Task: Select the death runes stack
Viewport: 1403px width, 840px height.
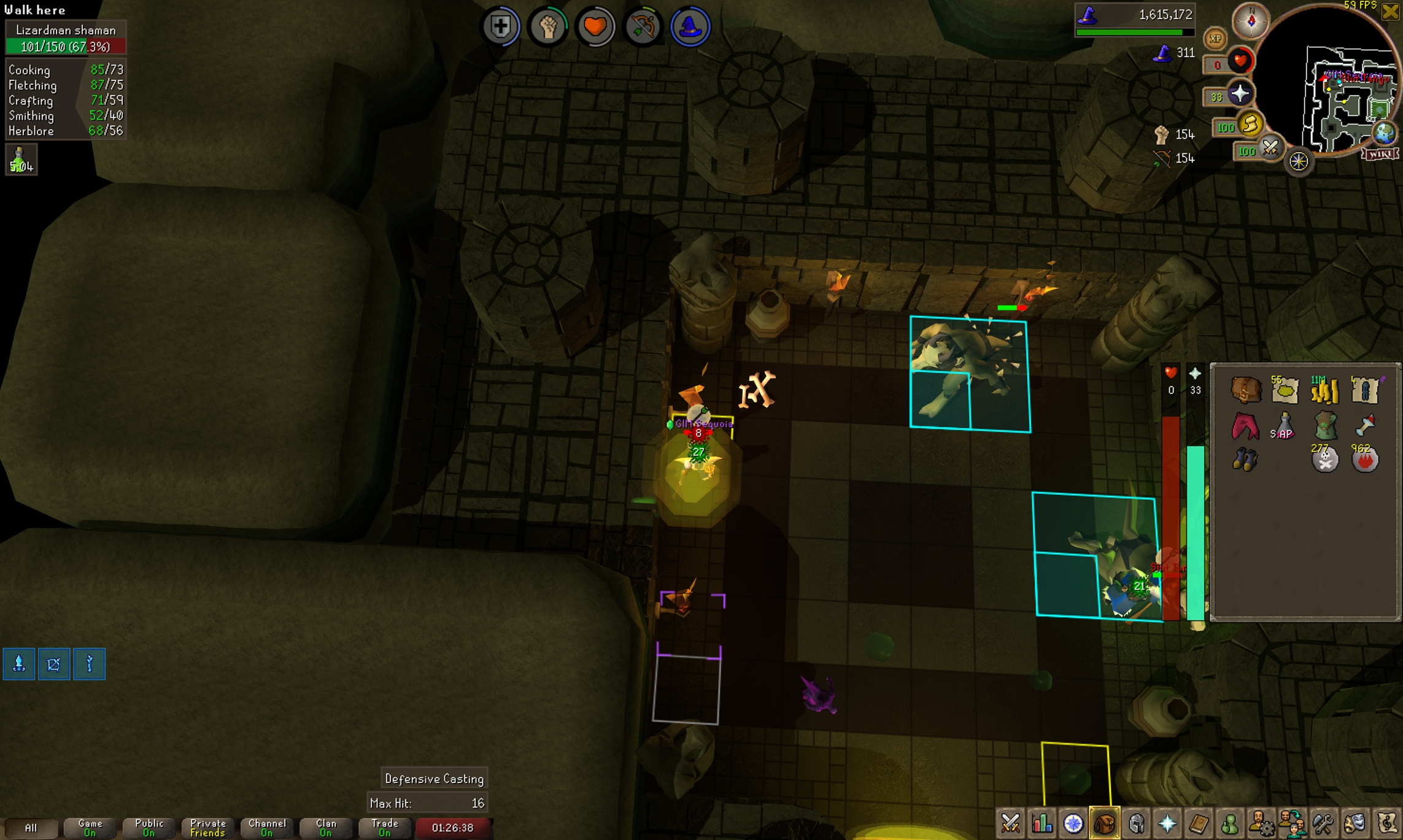Action: 1324,459
